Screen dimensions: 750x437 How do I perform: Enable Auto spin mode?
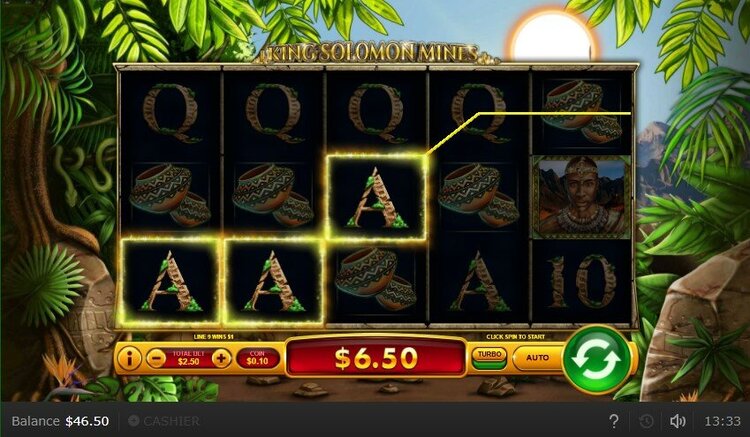tap(537, 357)
